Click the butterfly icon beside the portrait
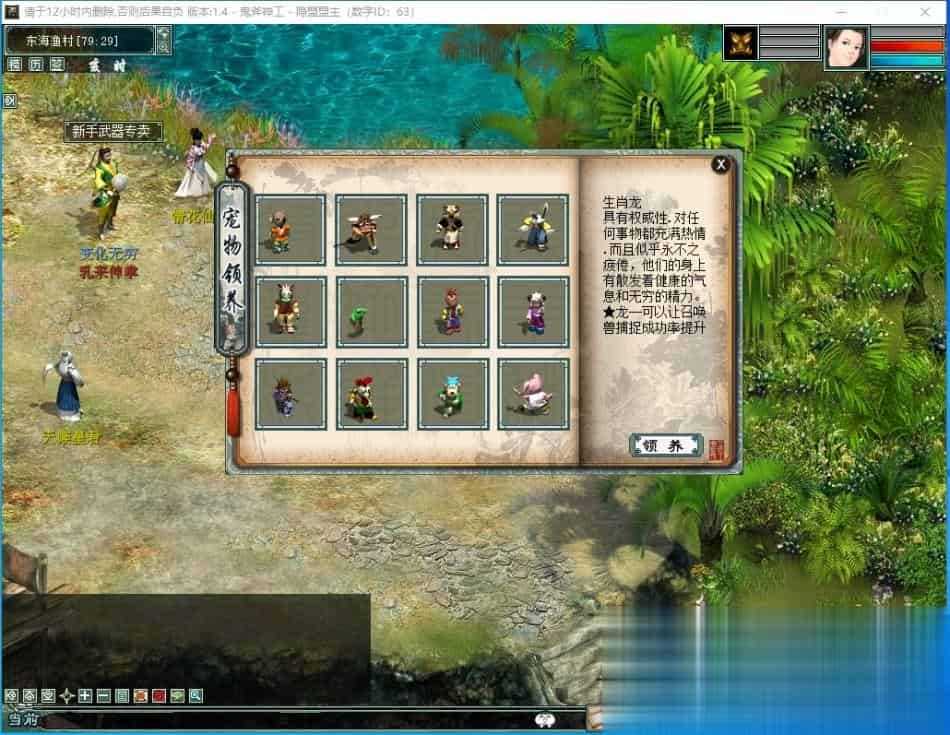This screenshot has height=735, width=950. [x=740, y=44]
